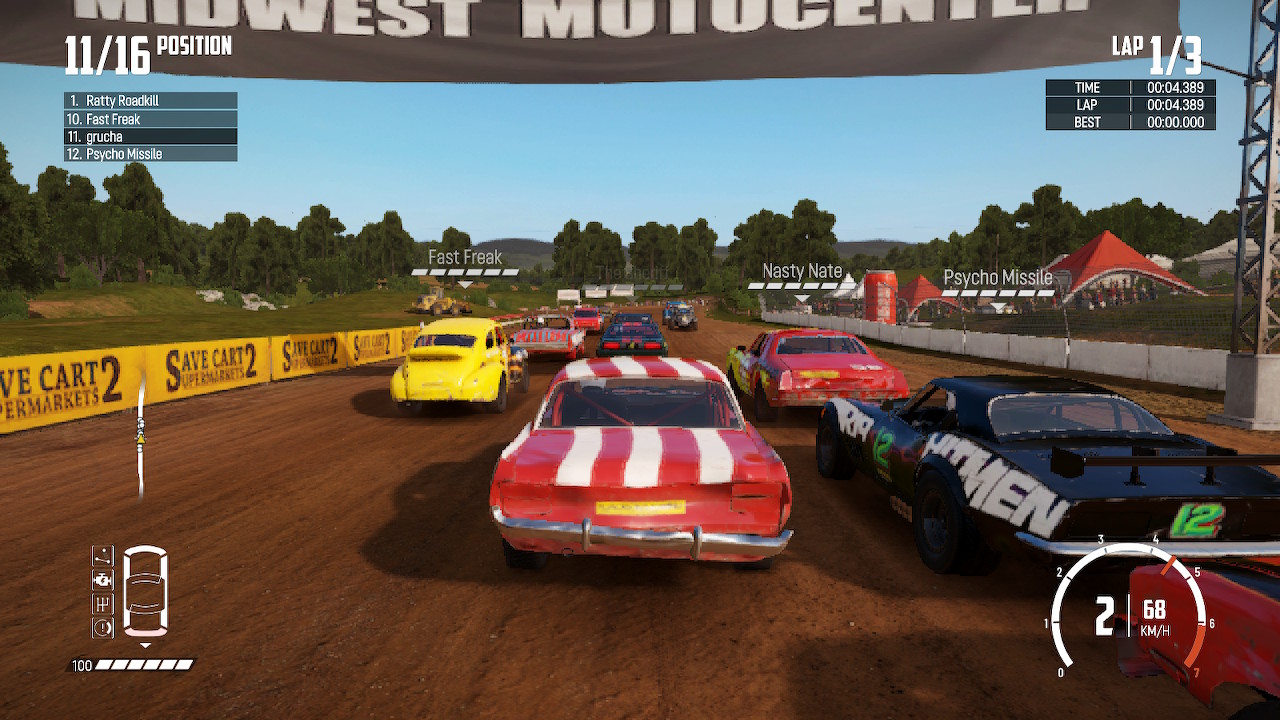This screenshot has height=720, width=1280.
Task: Open the TIME row in the timing panel
Action: 1129,87
